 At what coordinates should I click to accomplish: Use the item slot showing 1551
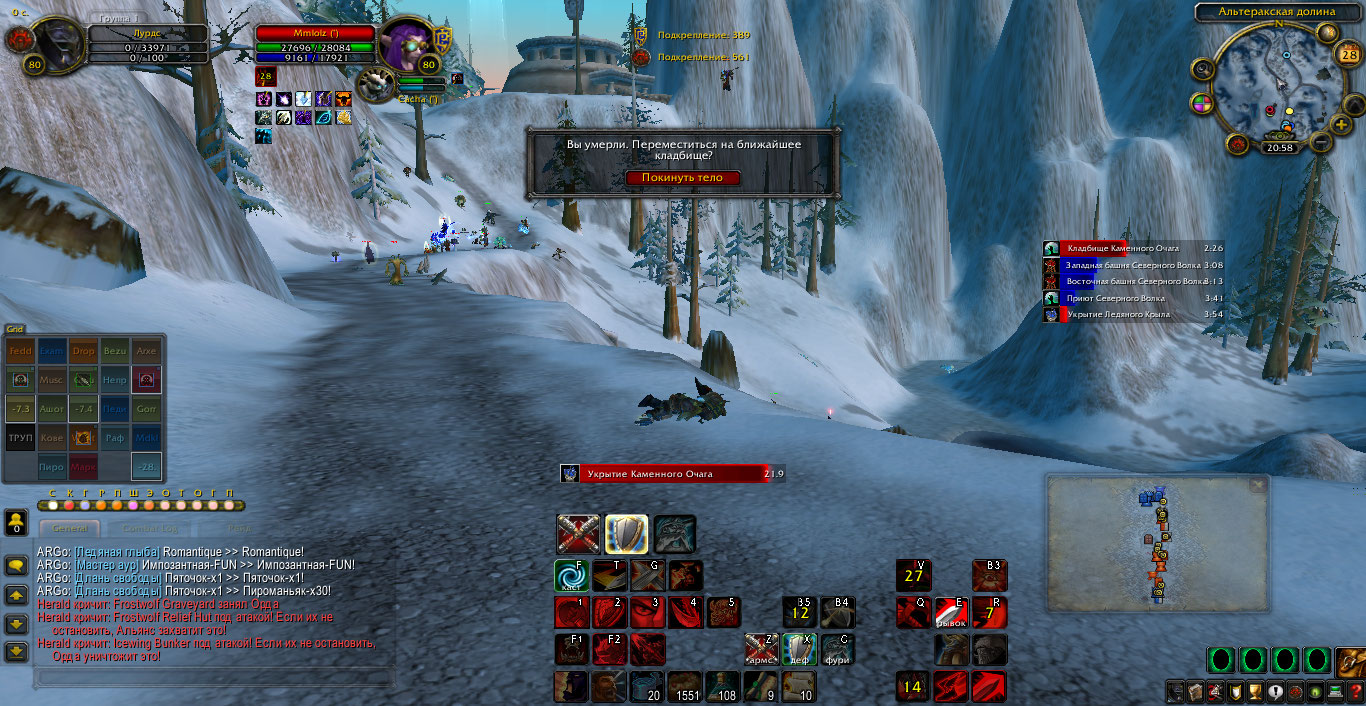point(685,687)
